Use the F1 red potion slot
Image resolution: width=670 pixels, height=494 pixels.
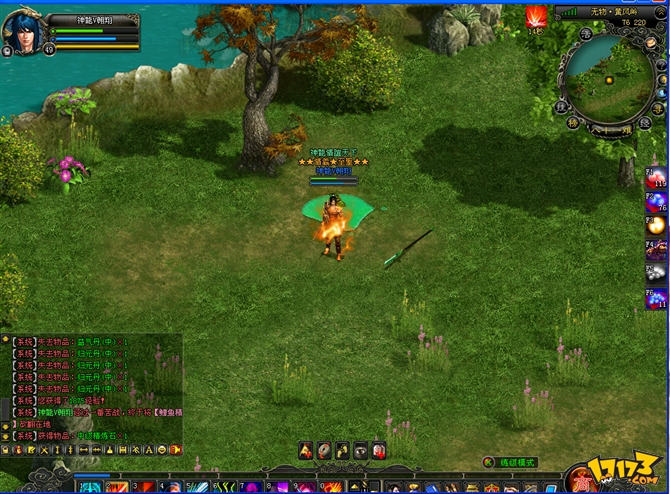click(x=656, y=178)
